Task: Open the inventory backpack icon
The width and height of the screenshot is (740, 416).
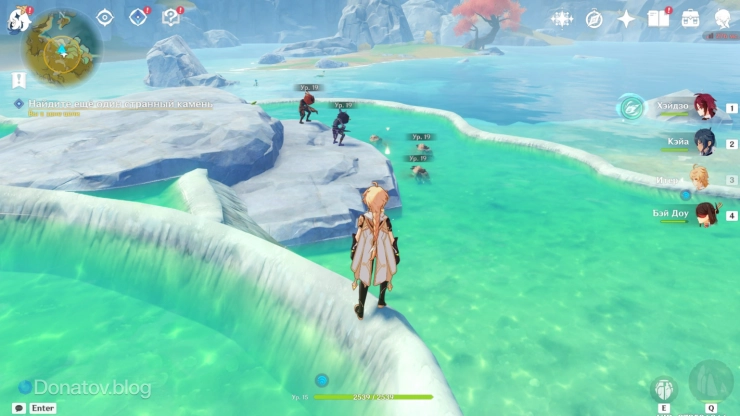Action: click(690, 19)
